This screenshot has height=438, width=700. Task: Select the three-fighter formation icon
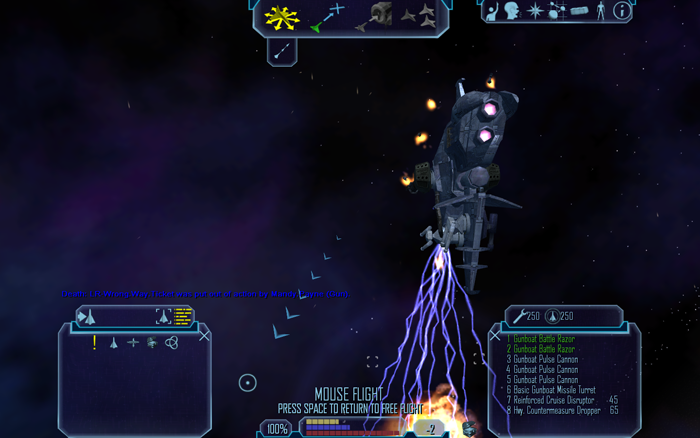point(419,15)
